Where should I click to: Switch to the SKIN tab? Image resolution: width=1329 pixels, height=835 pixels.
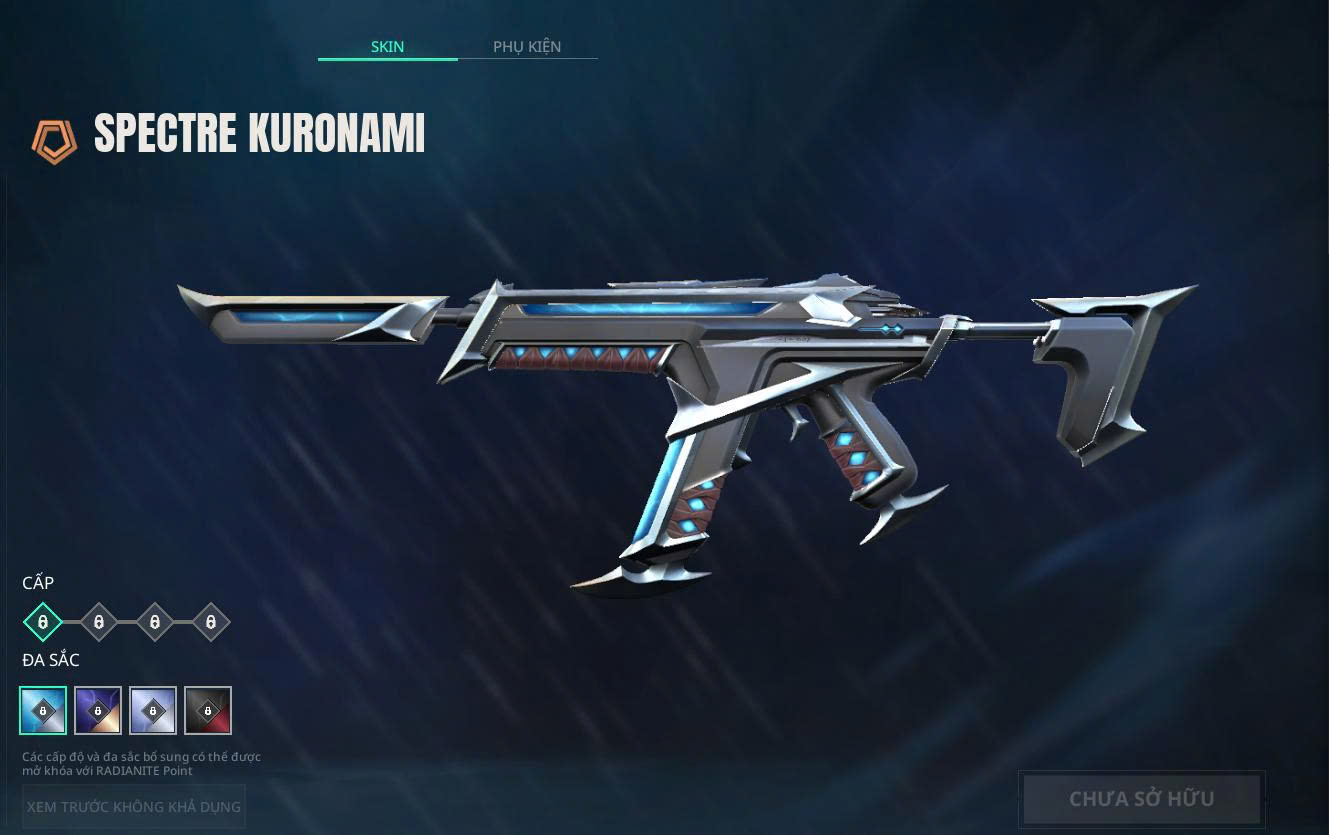tap(387, 47)
